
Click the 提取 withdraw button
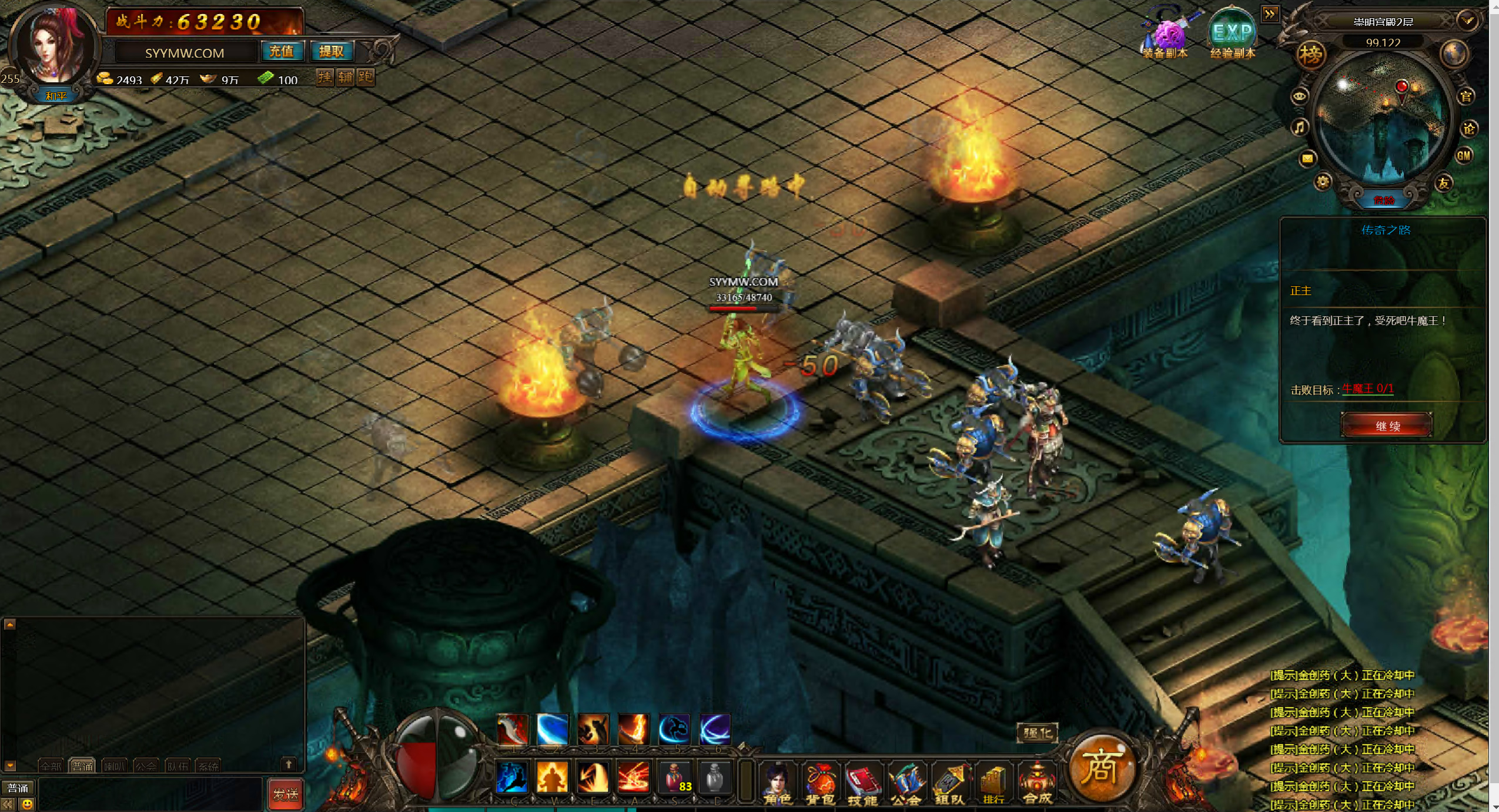pos(331,52)
